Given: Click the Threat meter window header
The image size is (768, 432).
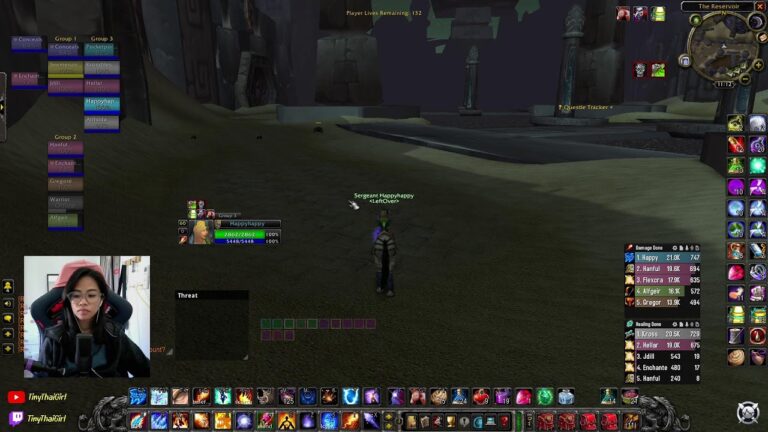Looking at the screenshot, I should click(211, 296).
